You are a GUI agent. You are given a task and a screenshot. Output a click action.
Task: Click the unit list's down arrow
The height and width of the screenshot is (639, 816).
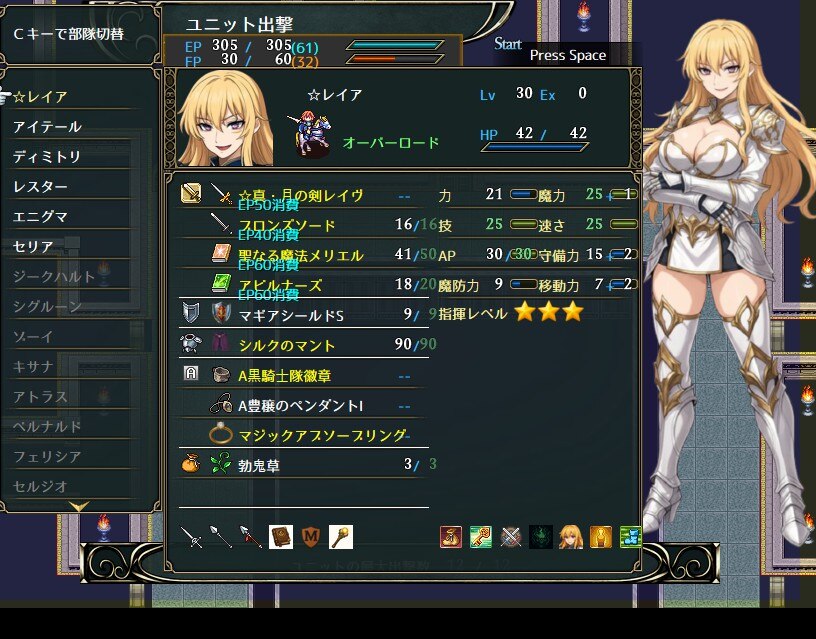click(79, 507)
